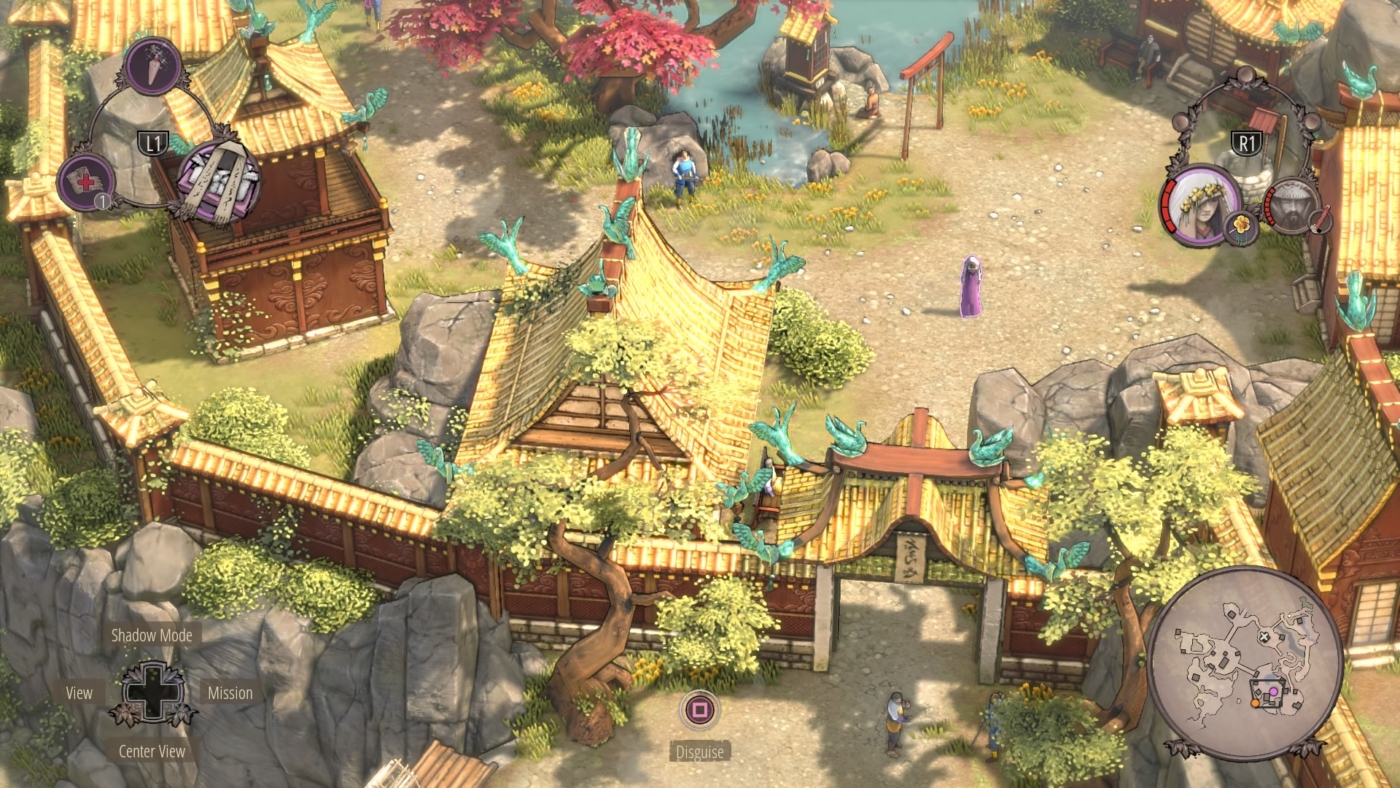Toggle Shadow Mode via the d-pad label
Viewport: 1400px width, 788px height.
pos(151,634)
